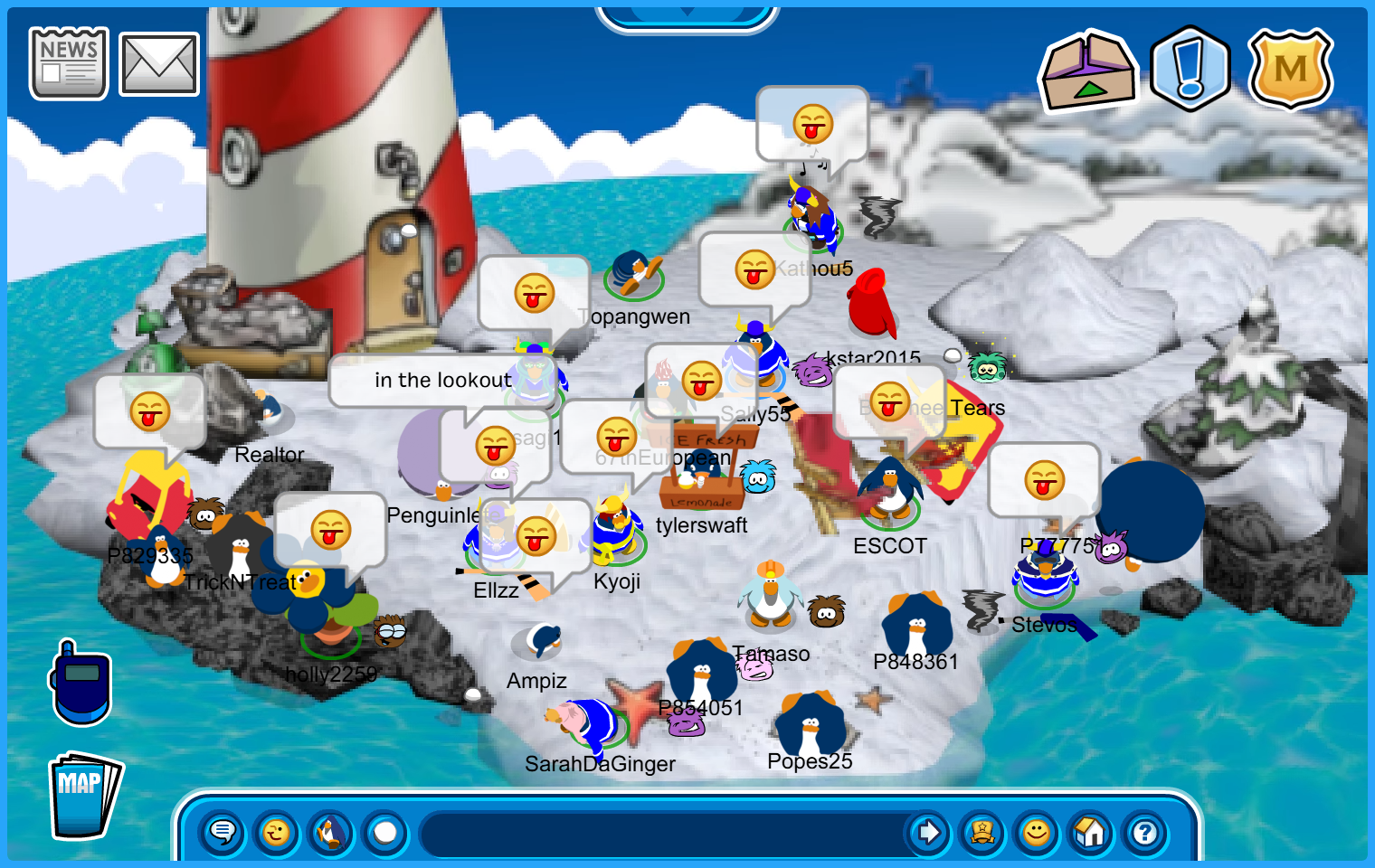This screenshot has width=1375, height=868.
Task: Open the island map
Action: (83, 796)
